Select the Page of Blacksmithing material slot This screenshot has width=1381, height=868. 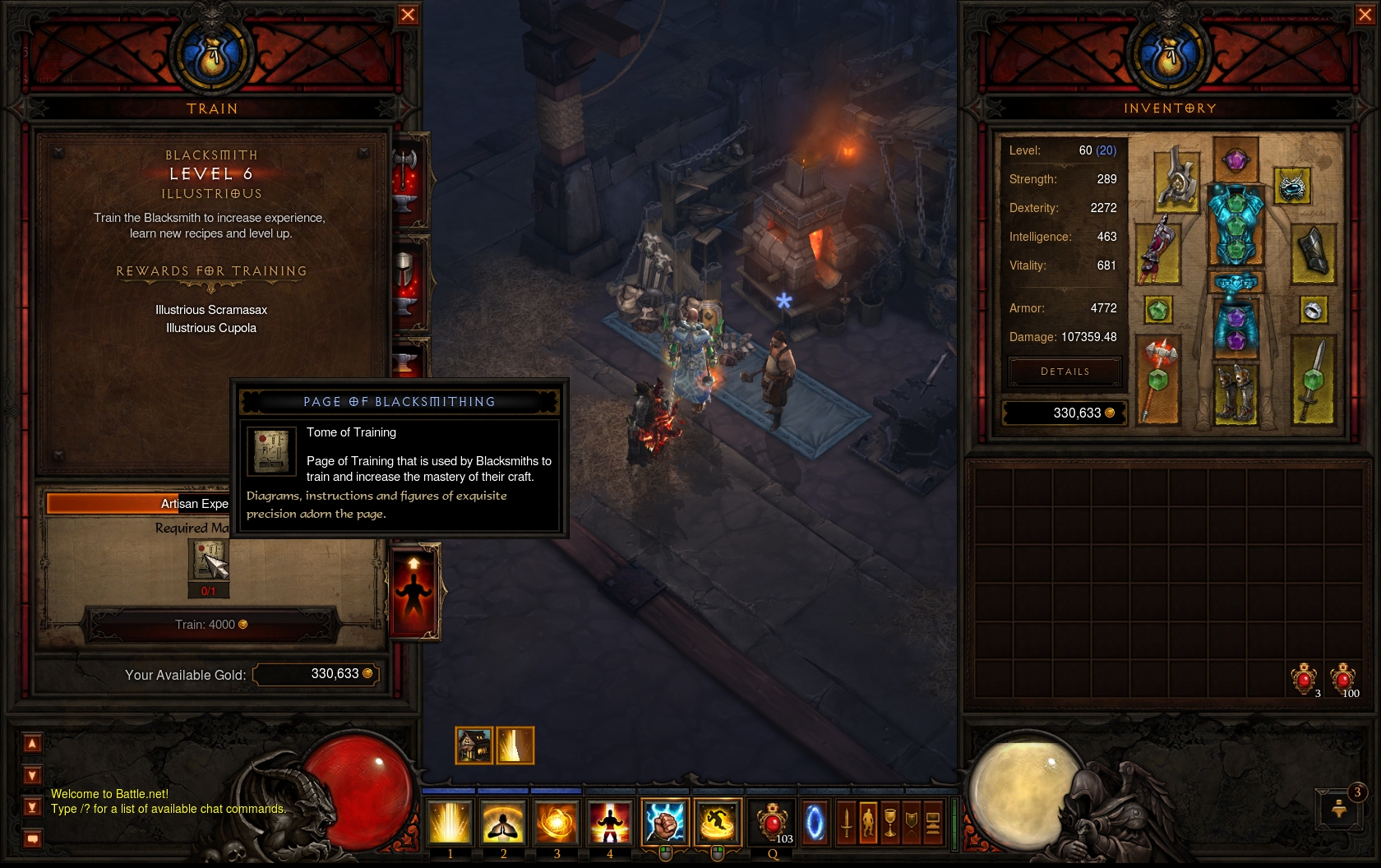(x=209, y=561)
